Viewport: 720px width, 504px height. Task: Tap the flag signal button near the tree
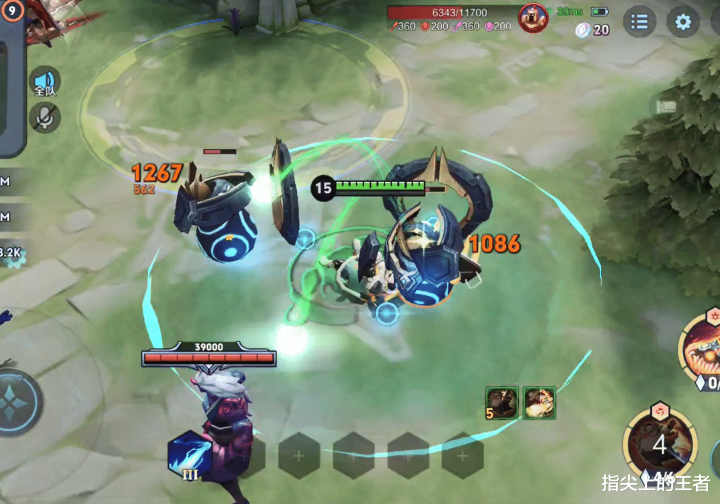coord(667,106)
